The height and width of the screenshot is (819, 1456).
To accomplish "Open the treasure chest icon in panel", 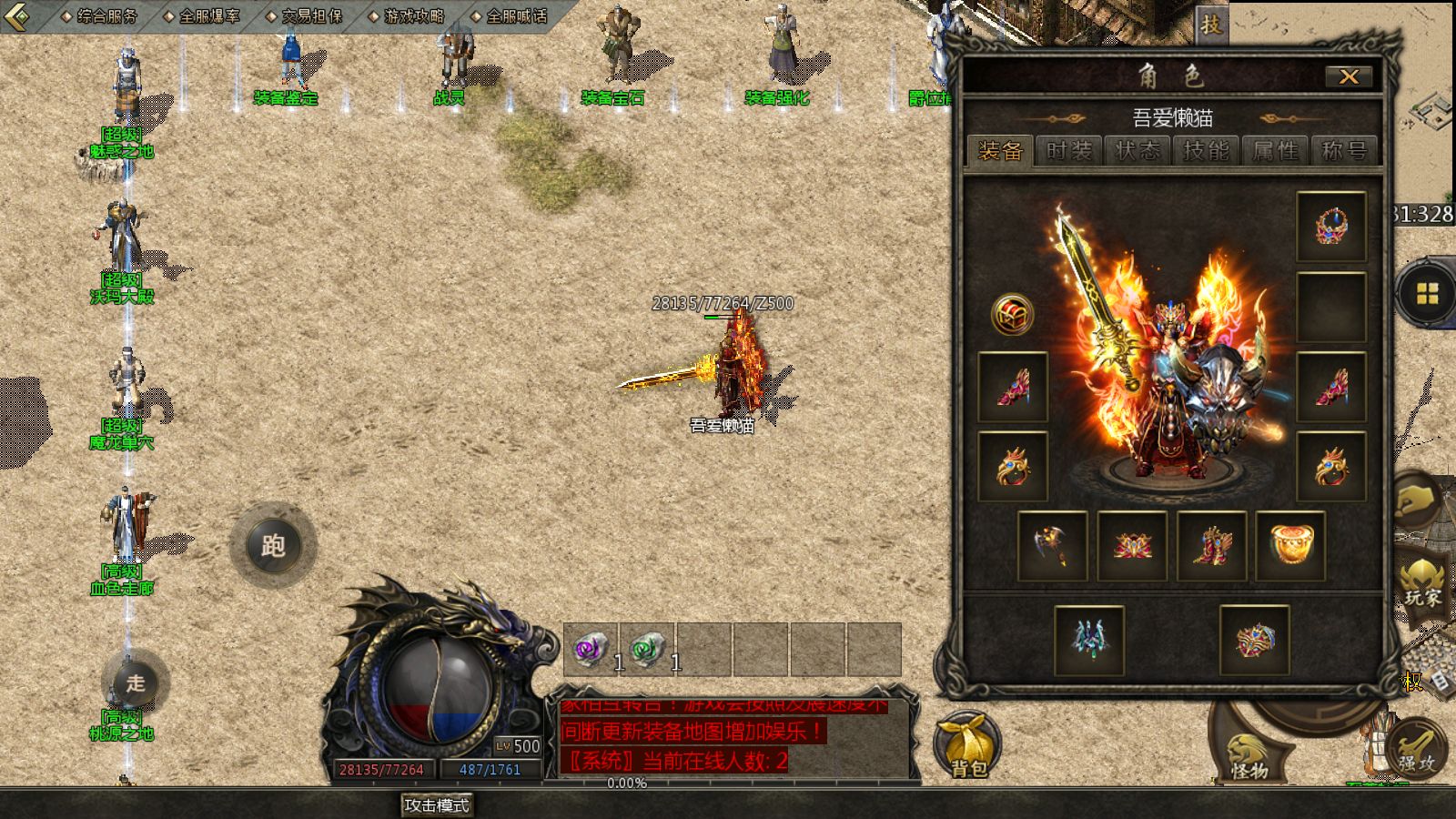I will pos(1012,315).
